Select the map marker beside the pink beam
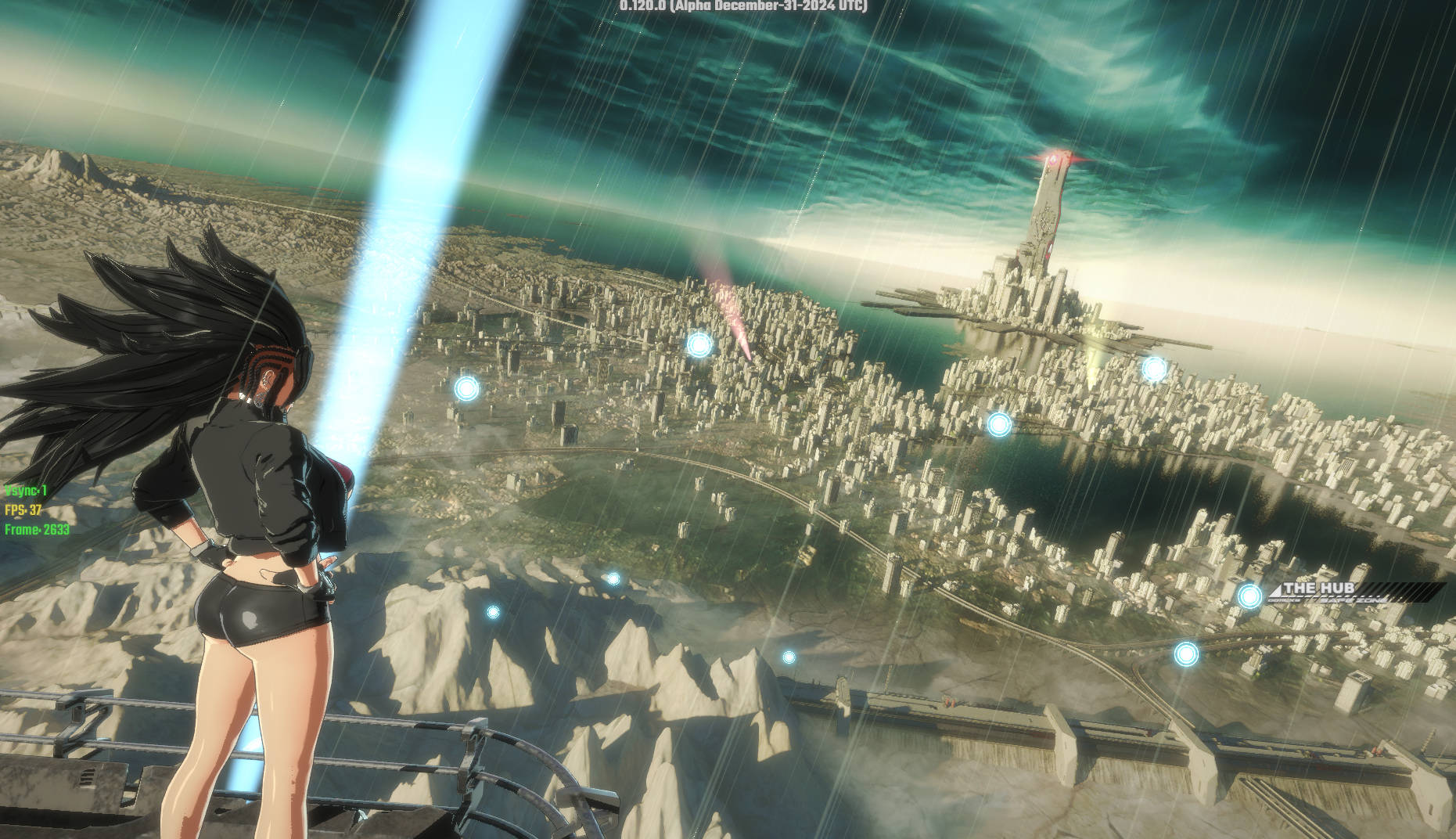 (699, 344)
